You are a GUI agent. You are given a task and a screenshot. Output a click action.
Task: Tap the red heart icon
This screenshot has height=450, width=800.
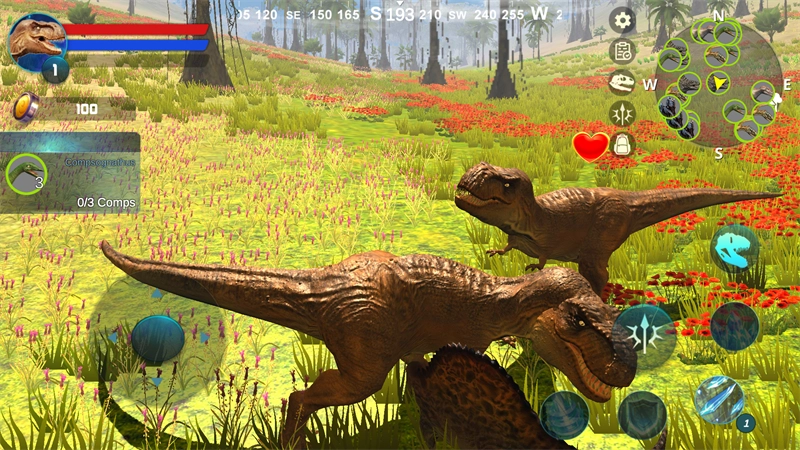click(590, 147)
